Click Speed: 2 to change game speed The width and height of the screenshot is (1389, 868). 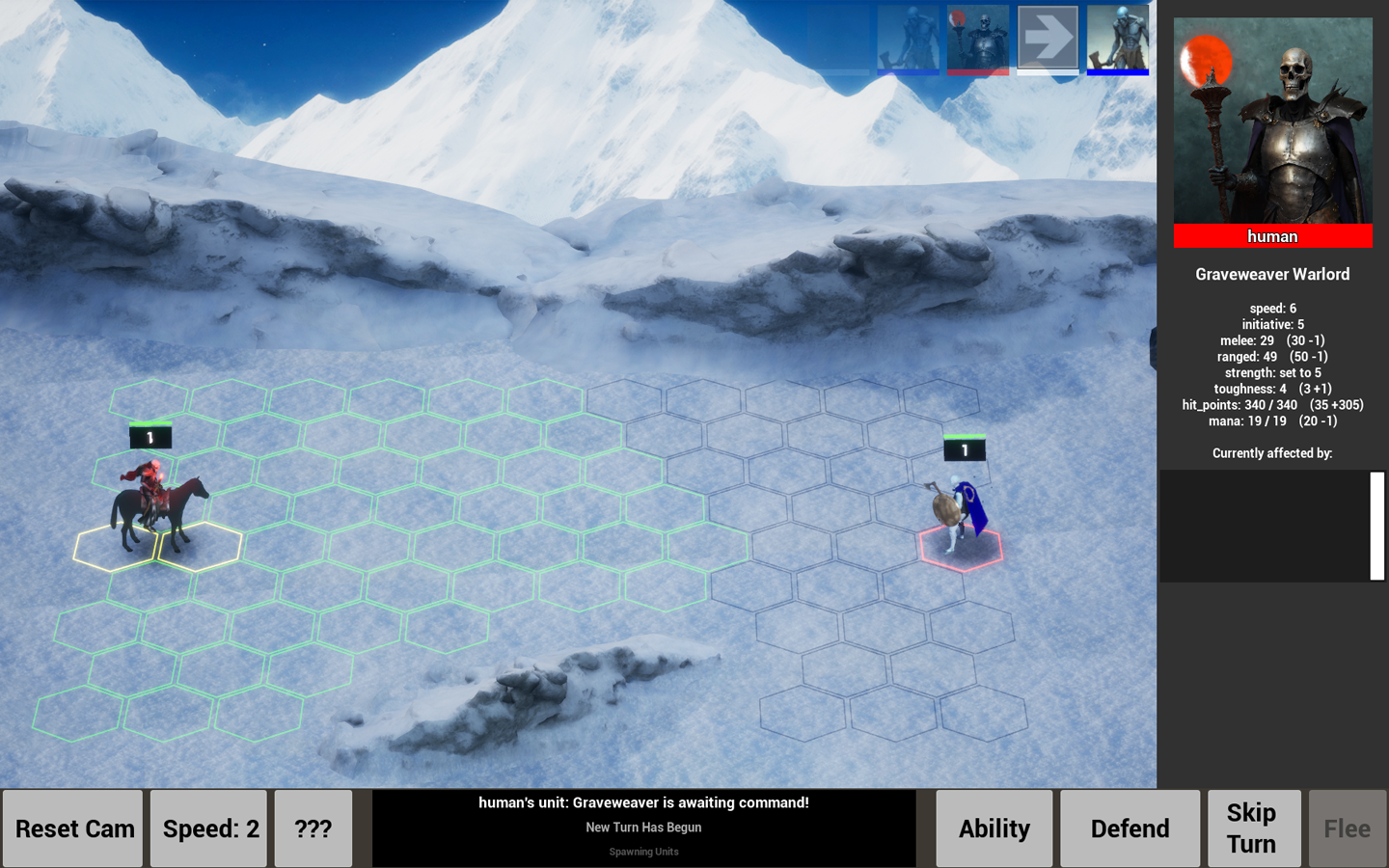(207, 827)
